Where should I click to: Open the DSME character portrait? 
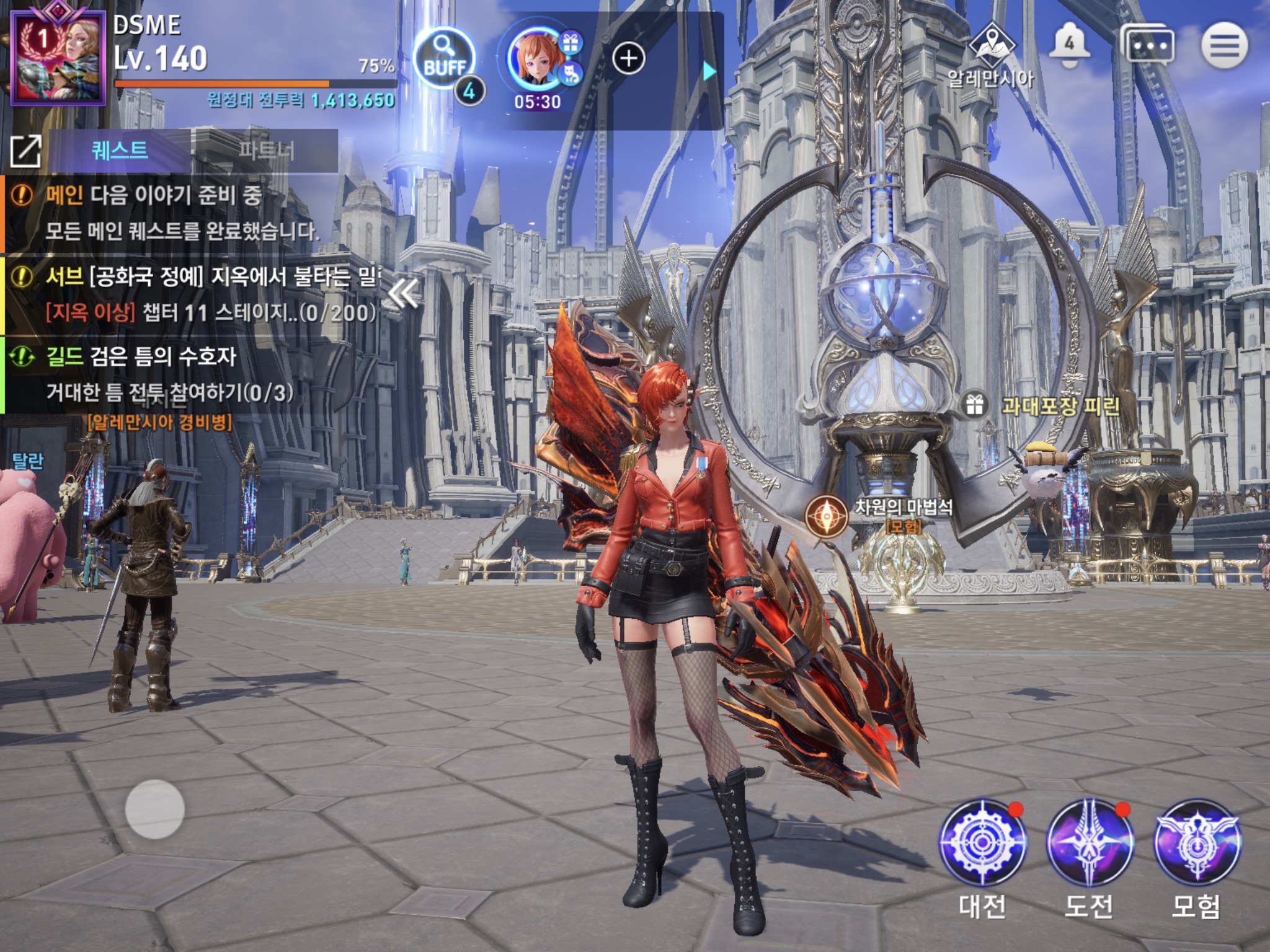click(x=59, y=59)
